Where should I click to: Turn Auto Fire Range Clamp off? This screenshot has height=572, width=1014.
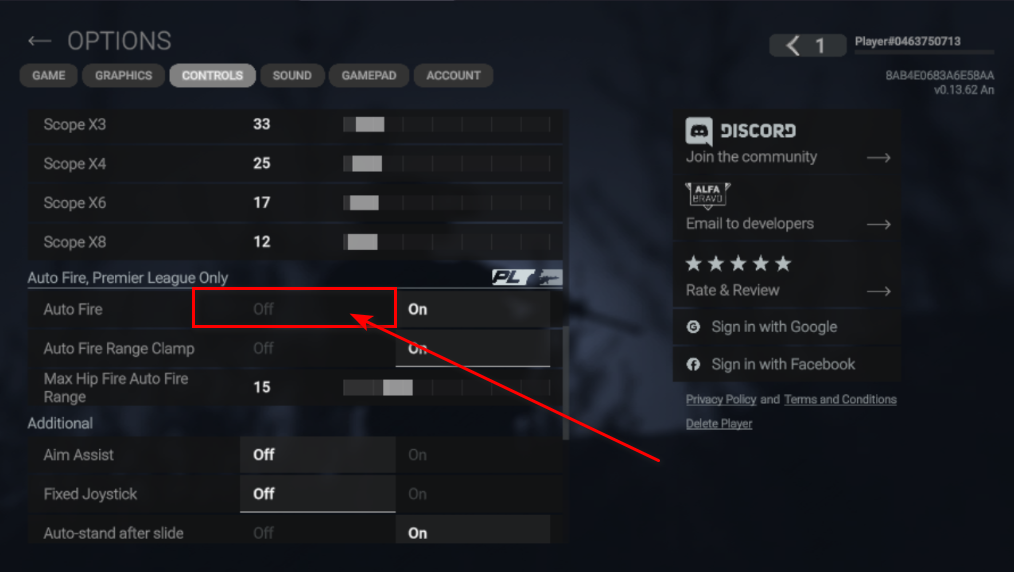click(x=264, y=348)
